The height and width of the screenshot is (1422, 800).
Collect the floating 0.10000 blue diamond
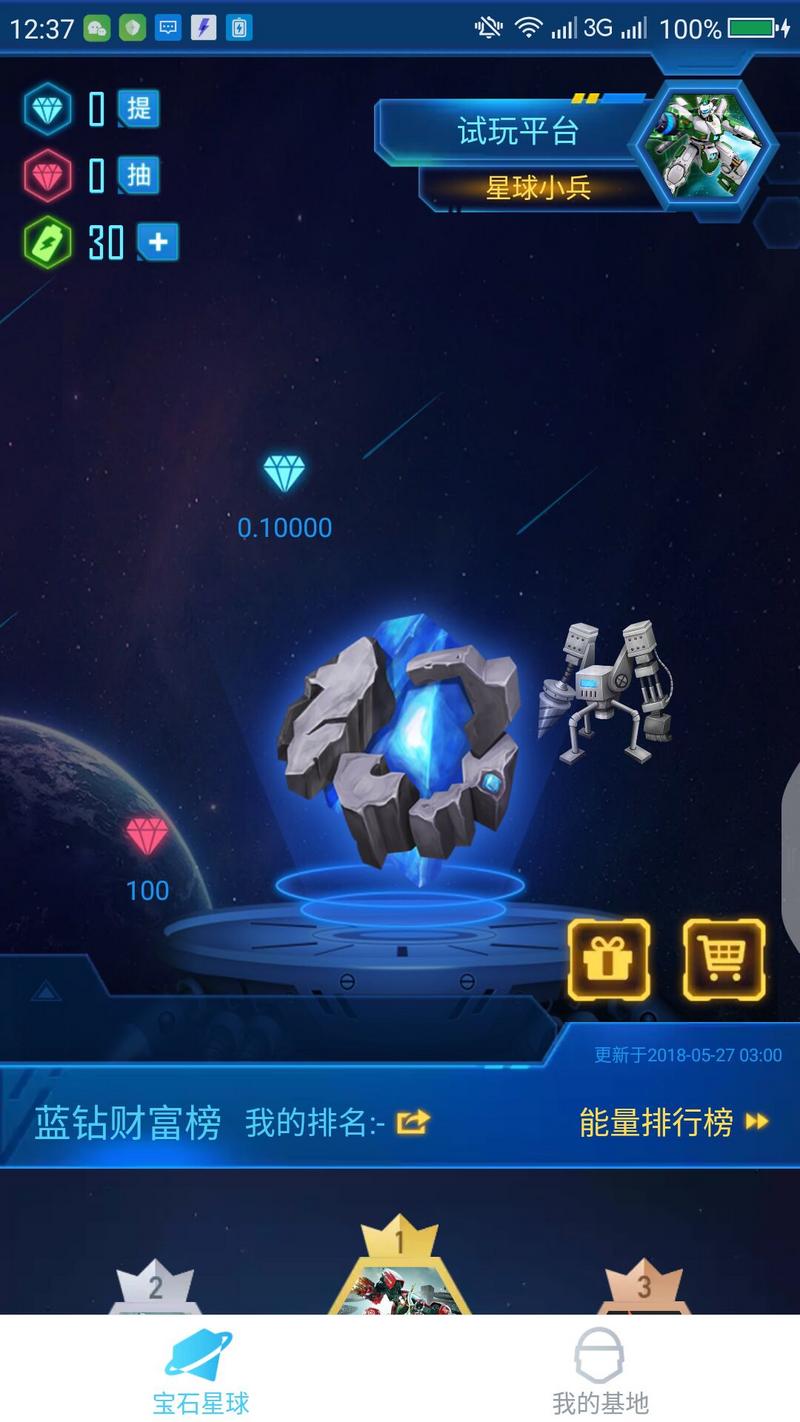pos(284,473)
